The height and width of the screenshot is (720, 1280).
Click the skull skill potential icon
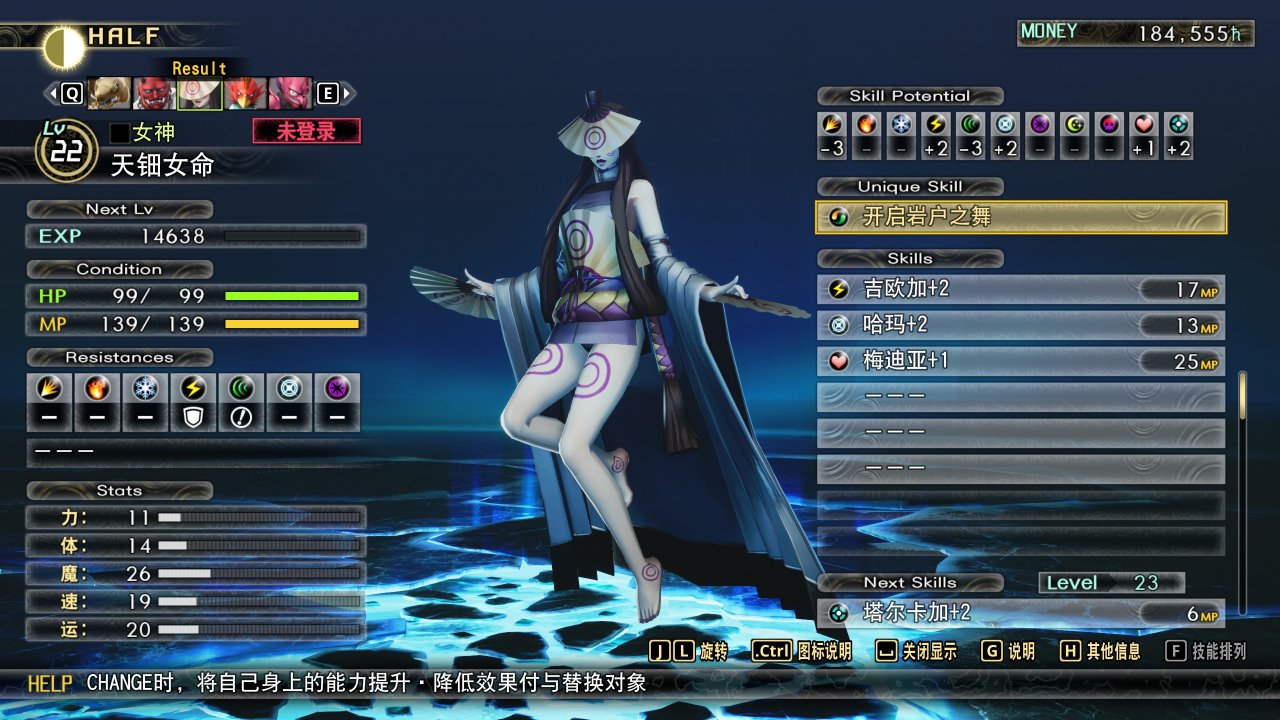(1109, 125)
